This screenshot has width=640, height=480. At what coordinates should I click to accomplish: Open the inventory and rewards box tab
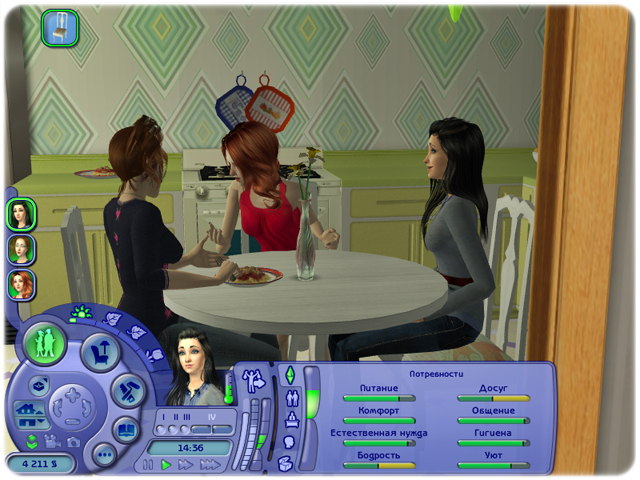pos(285,463)
